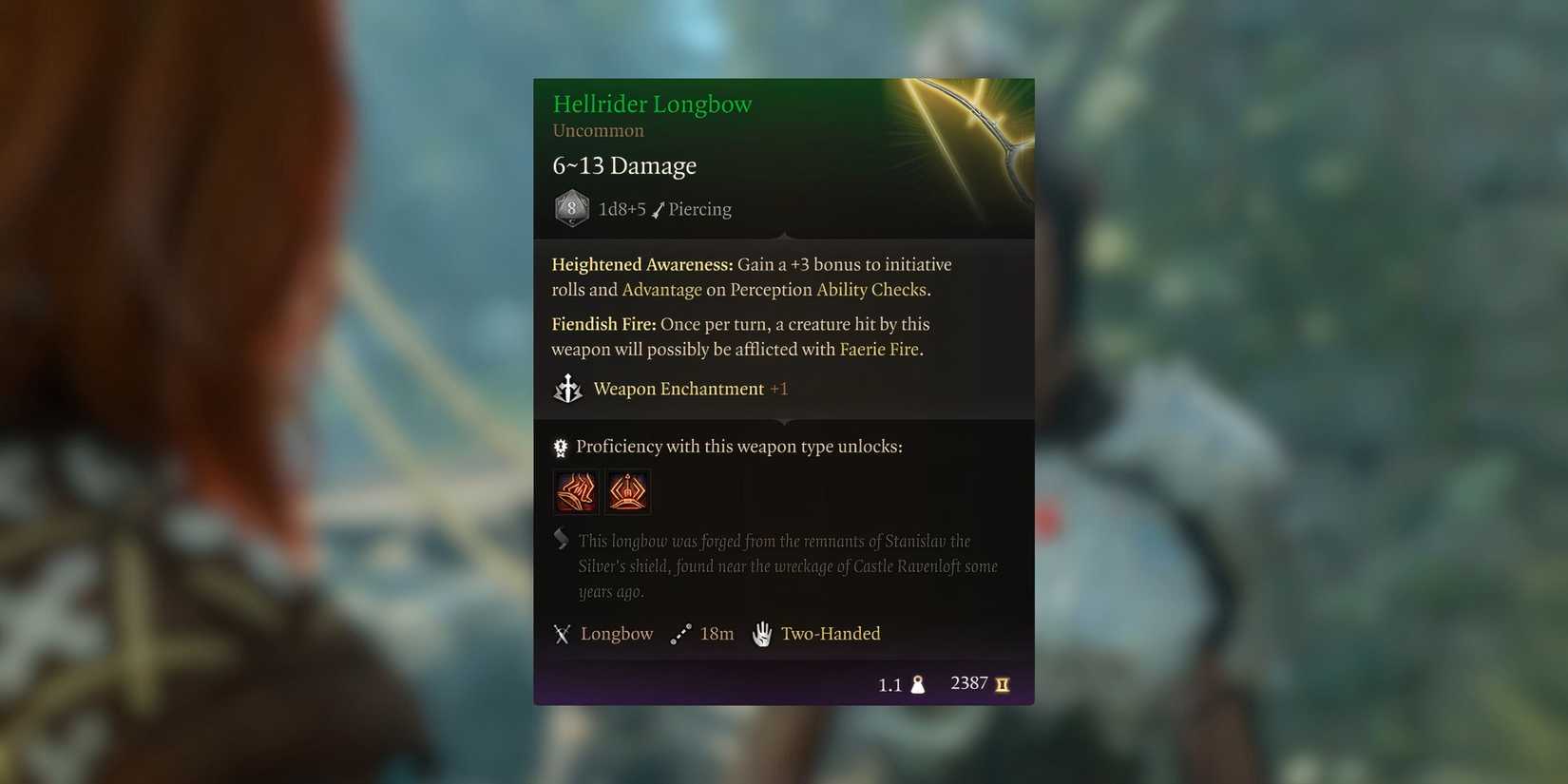Click the gear proficiency icon
This screenshot has height=784, width=1568.
(x=559, y=446)
